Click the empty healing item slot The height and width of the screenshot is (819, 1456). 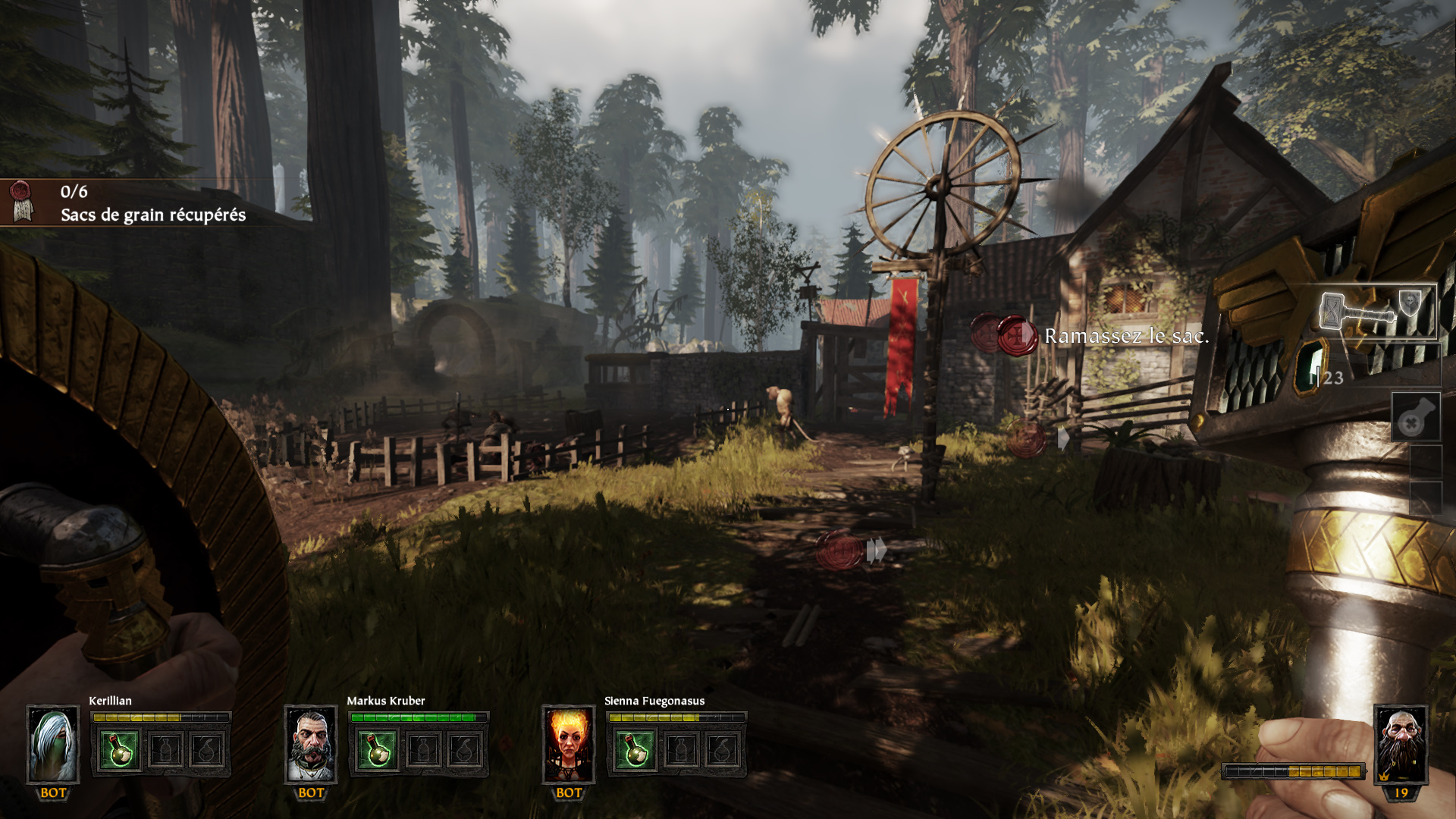[x=1415, y=417]
